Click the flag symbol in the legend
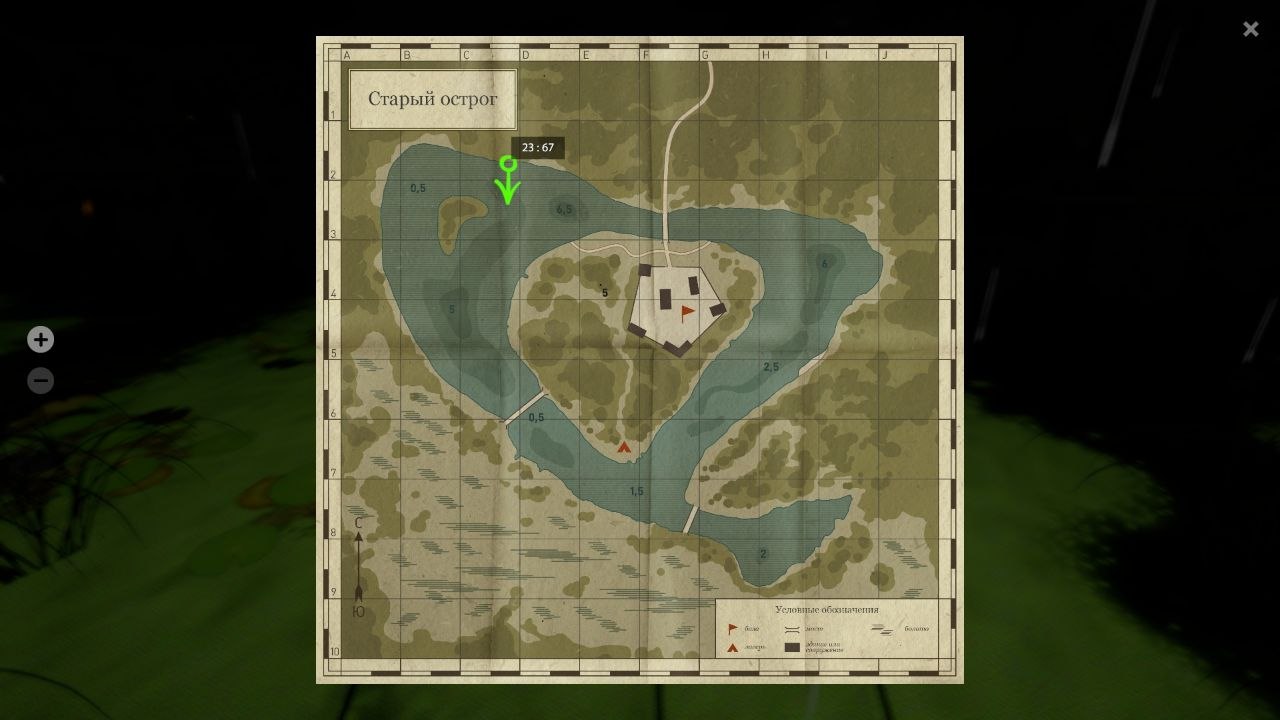The height and width of the screenshot is (720, 1280). pyautogui.click(x=731, y=628)
